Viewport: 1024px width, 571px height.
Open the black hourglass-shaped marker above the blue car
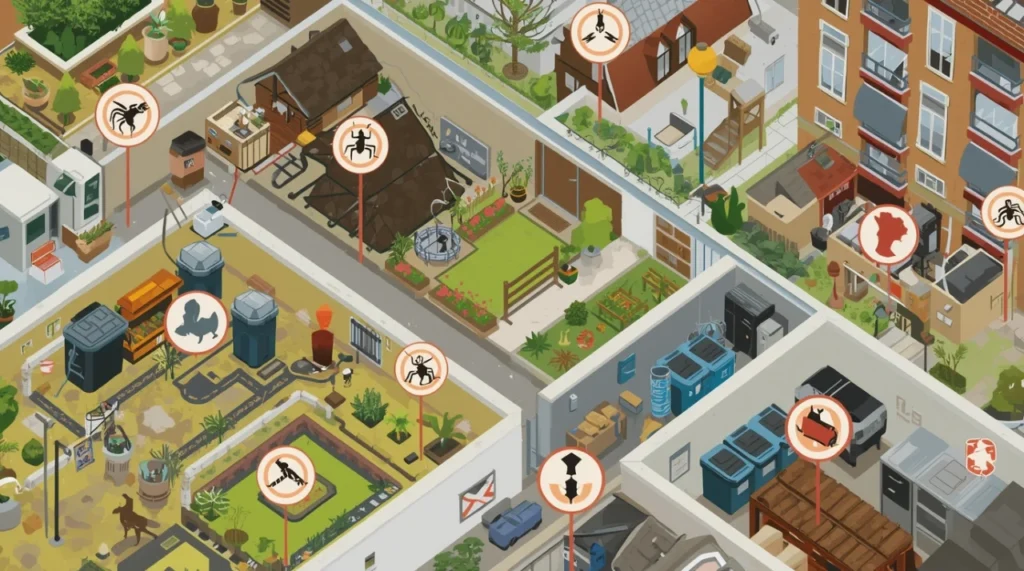point(571,480)
